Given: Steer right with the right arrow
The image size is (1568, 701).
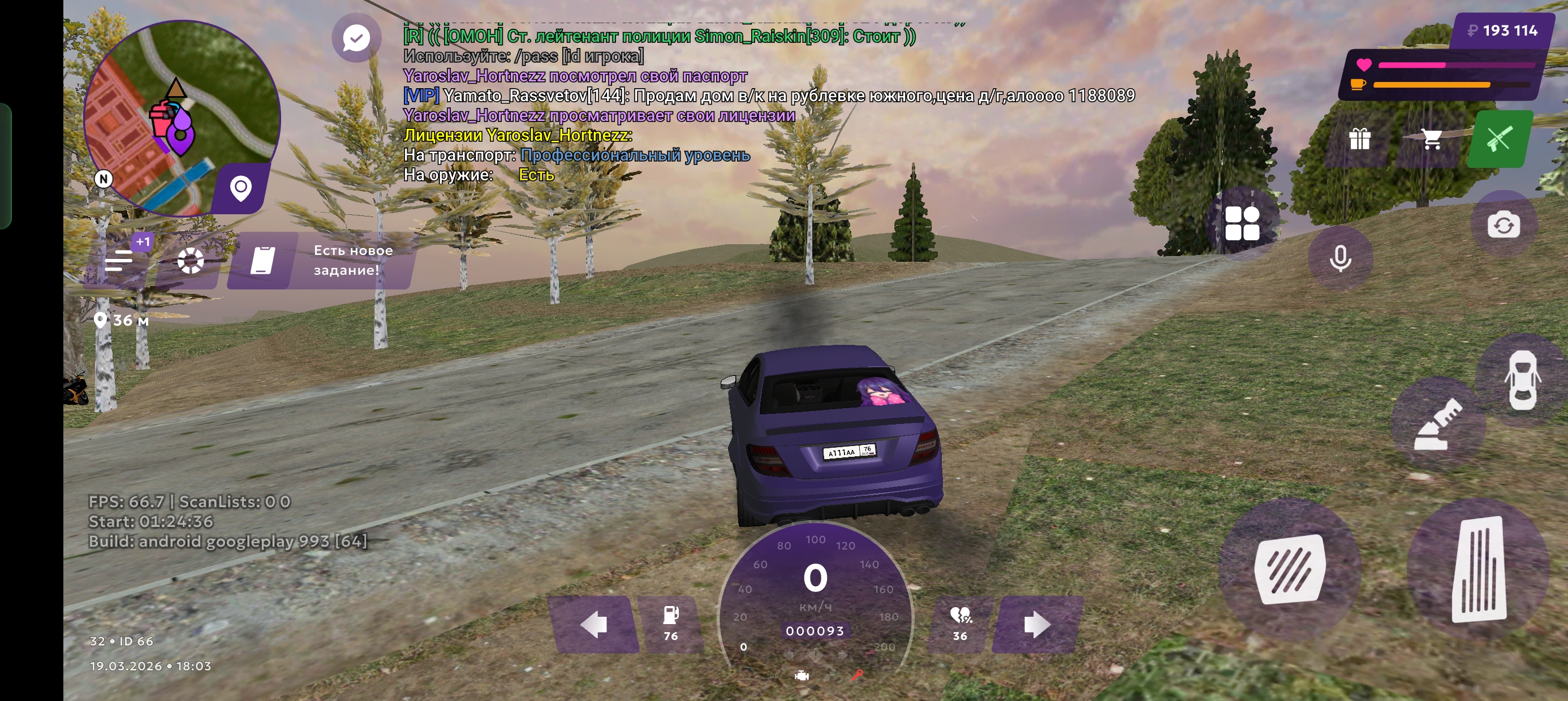Looking at the screenshot, I should [x=1037, y=624].
